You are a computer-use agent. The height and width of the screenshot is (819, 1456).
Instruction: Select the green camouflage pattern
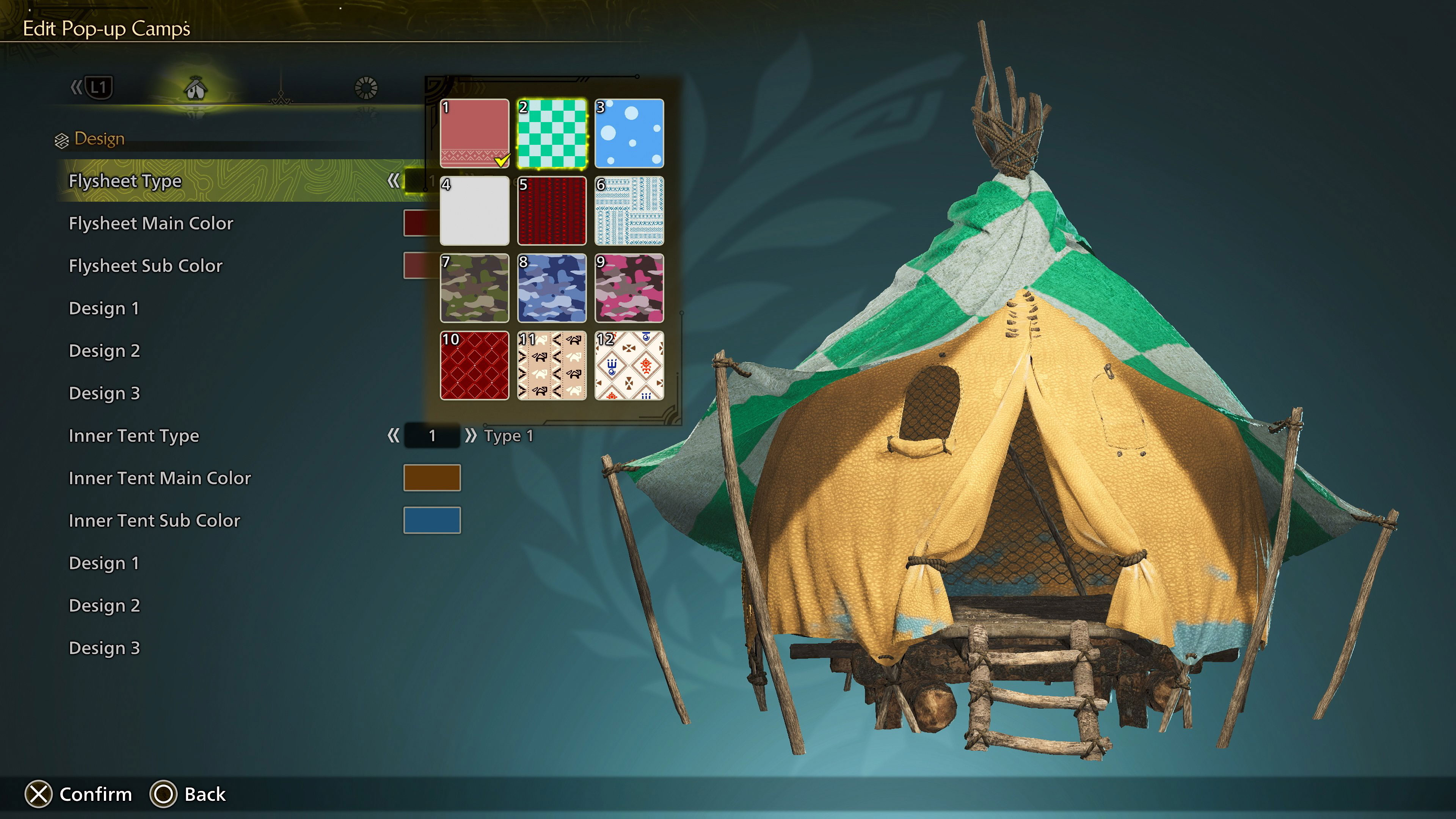coord(474,288)
